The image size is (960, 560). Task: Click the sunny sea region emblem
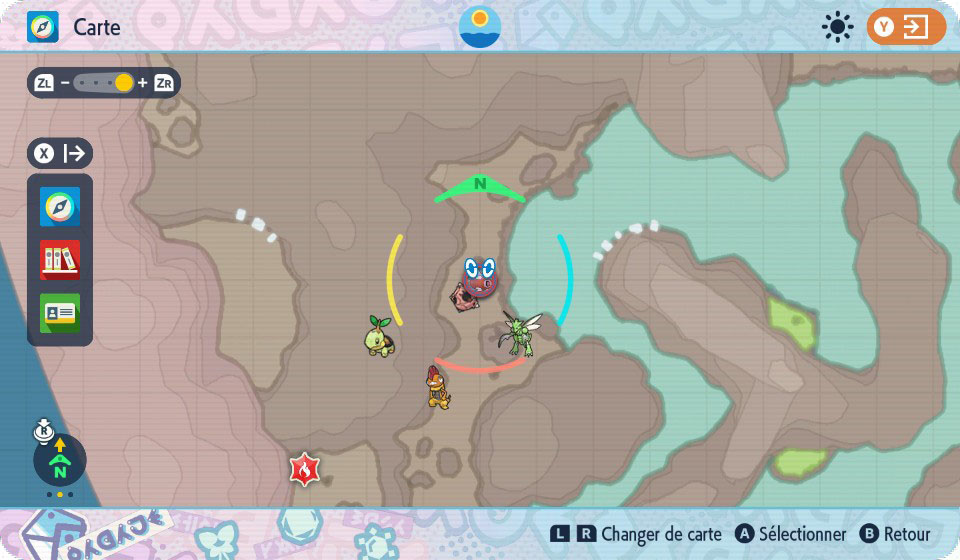point(480,27)
